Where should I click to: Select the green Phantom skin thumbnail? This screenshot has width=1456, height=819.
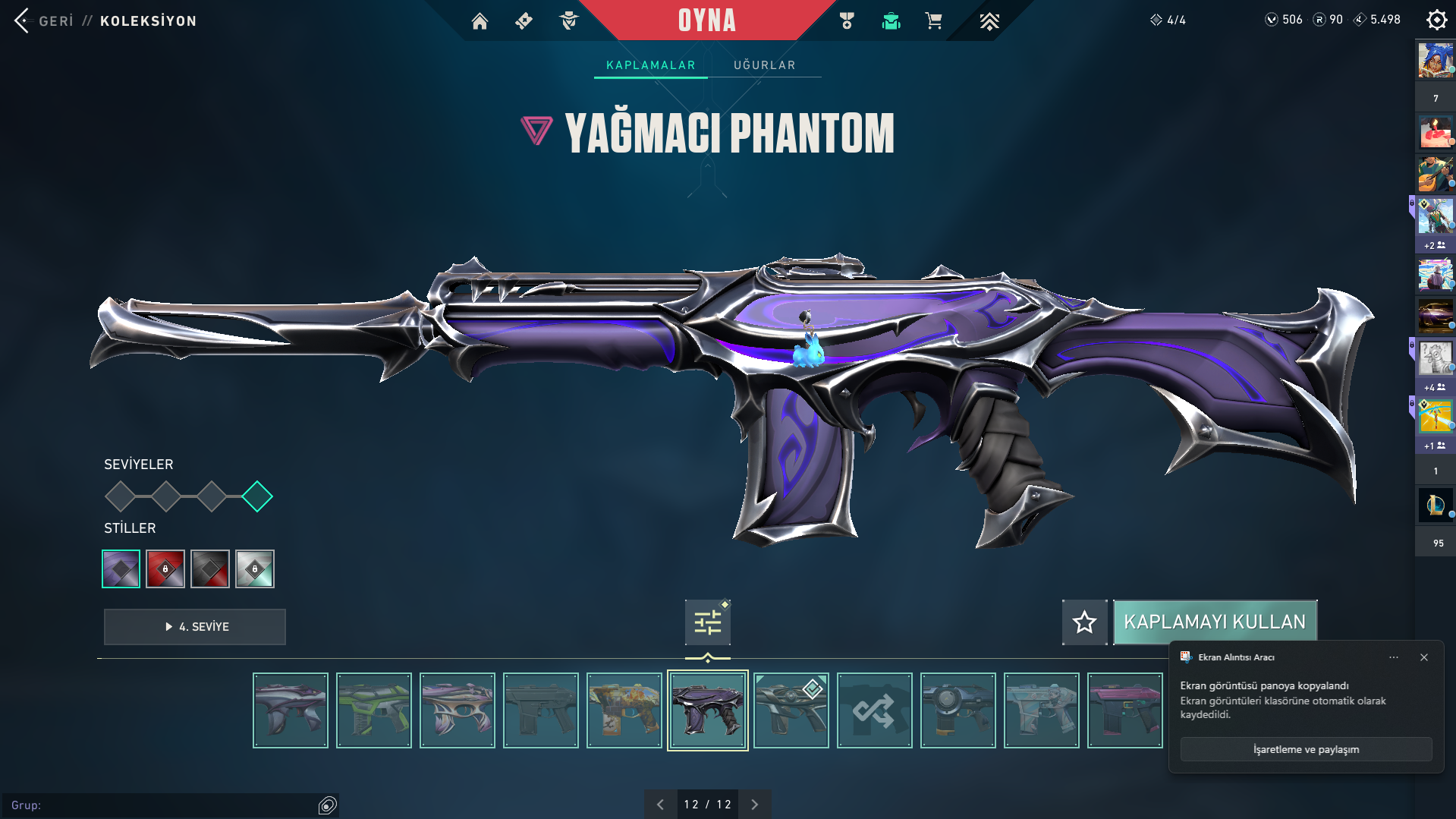coord(374,710)
